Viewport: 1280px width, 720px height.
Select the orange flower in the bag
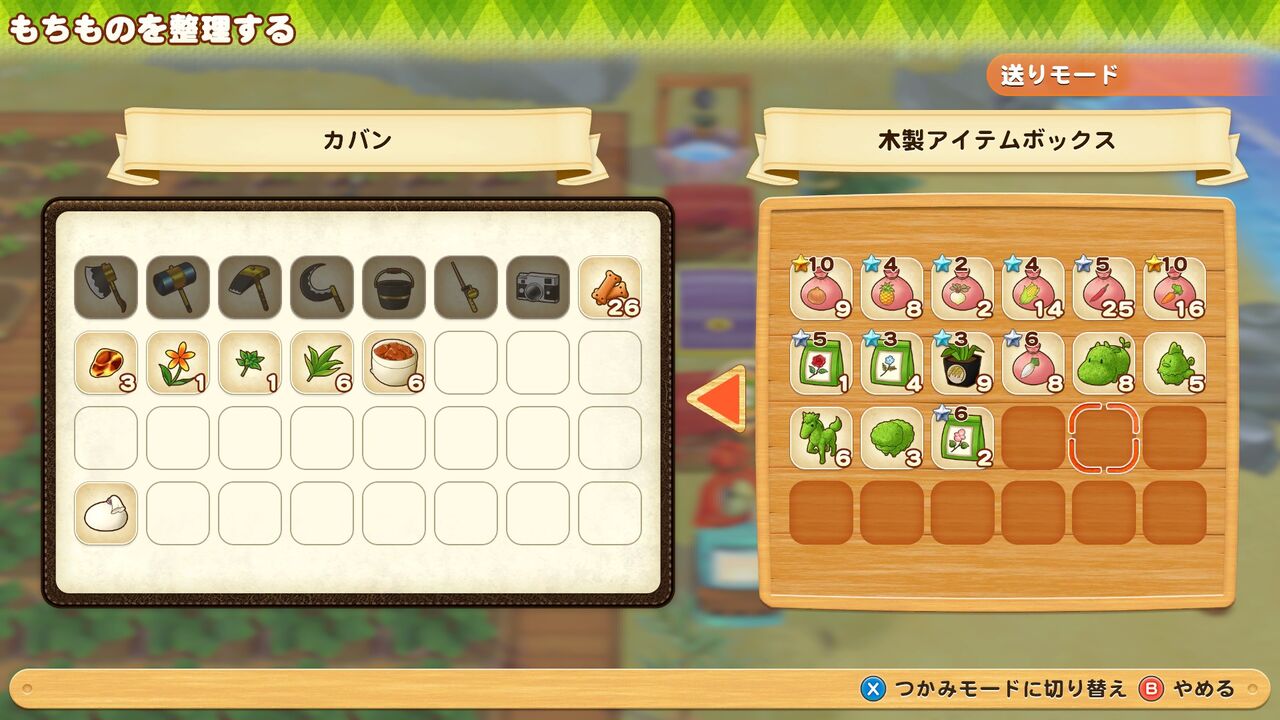point(177,362)
